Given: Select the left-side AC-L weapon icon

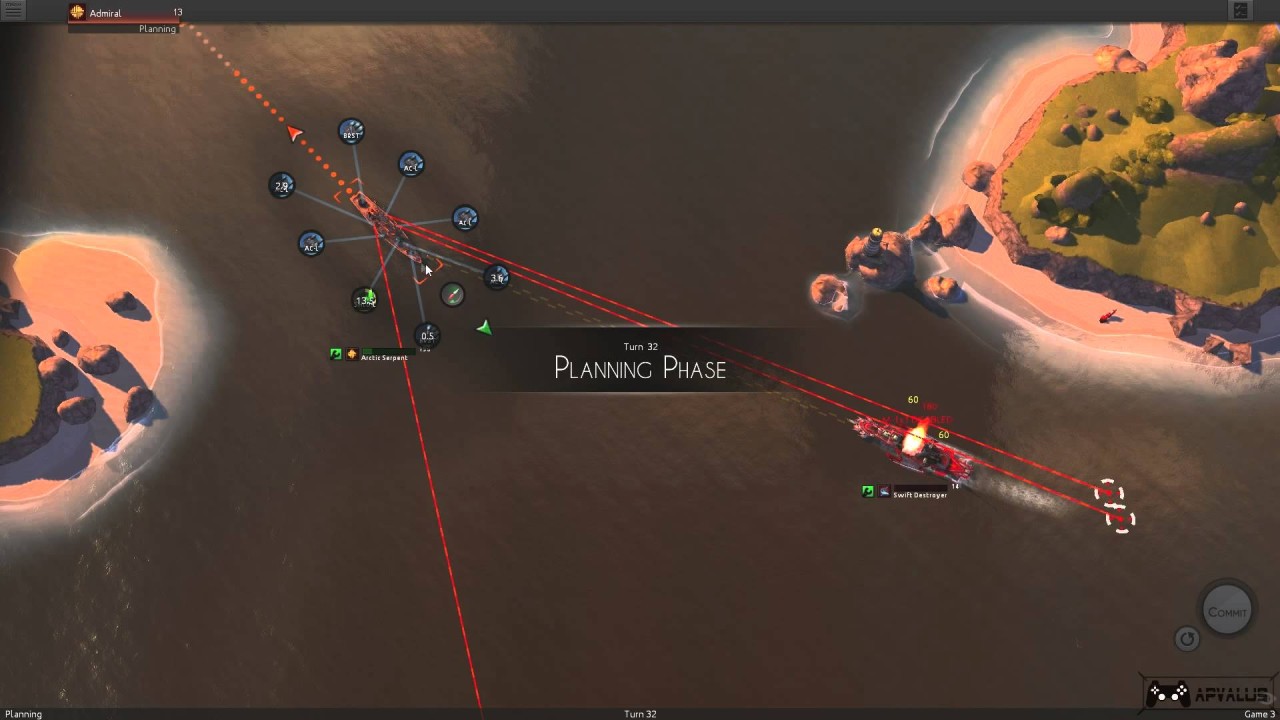Looking at the screenshot, I should (310, 245).
